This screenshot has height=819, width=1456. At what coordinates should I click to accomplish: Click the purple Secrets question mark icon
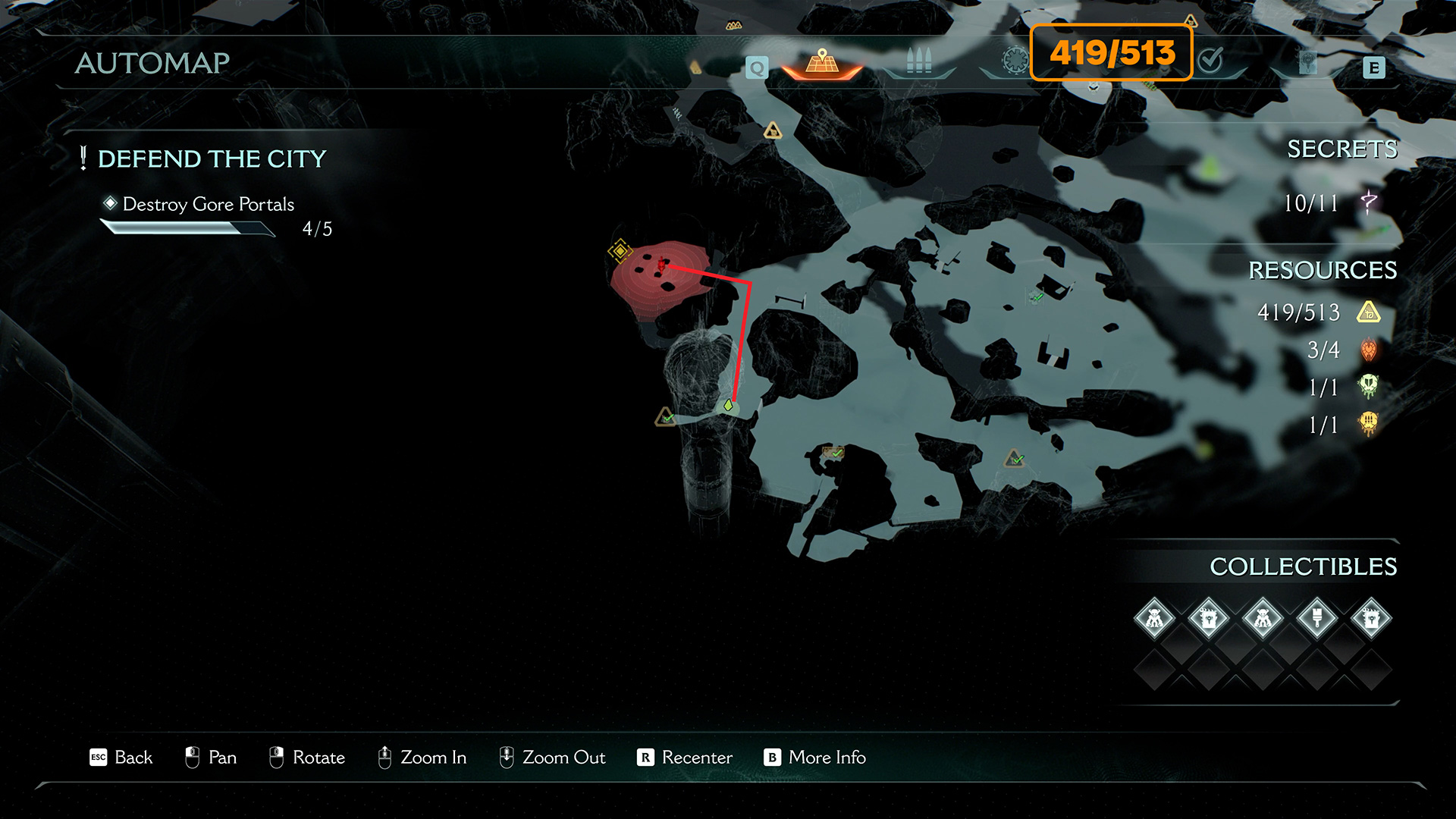[x=1369, y=202]
